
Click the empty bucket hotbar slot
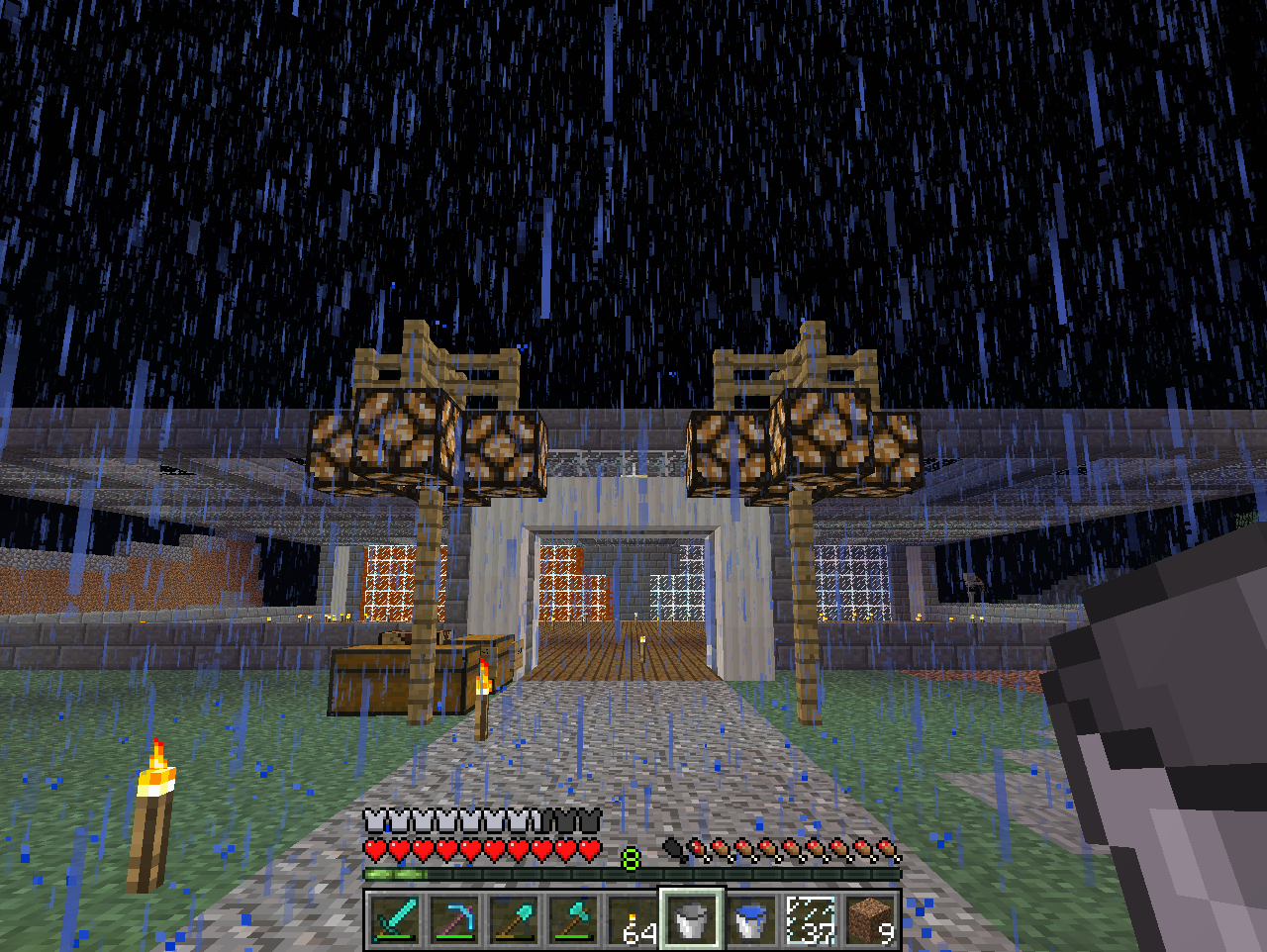pos(693,920)
